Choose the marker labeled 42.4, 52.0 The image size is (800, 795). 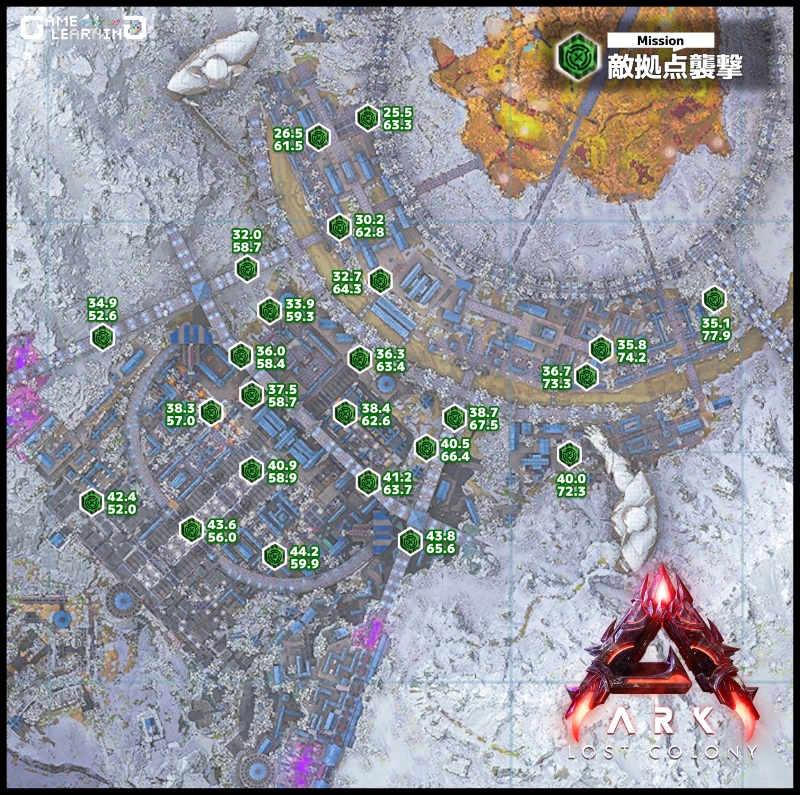[92, 501]
